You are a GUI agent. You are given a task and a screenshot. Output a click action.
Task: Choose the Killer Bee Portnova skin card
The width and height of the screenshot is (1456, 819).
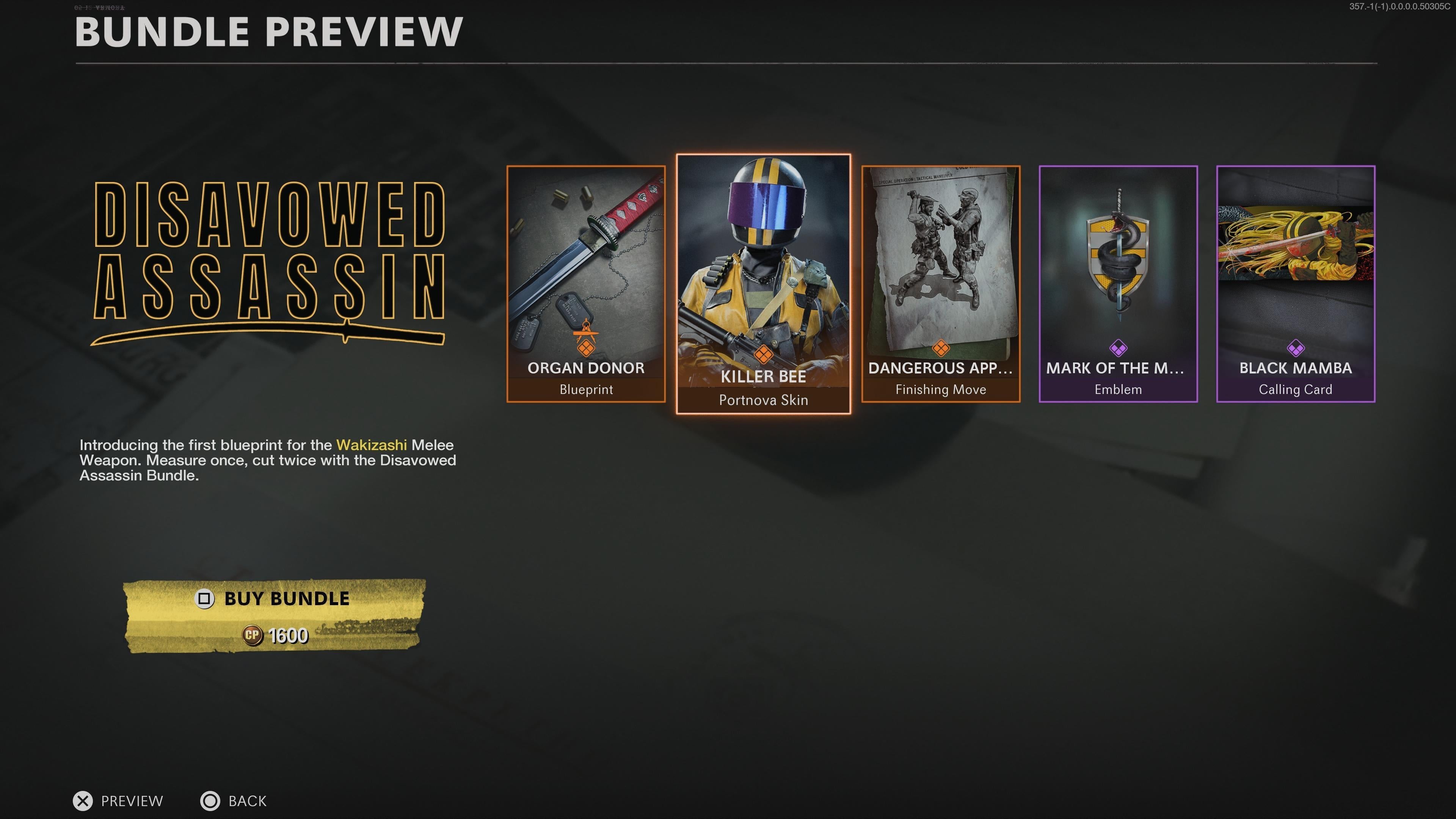coord(763,284)
